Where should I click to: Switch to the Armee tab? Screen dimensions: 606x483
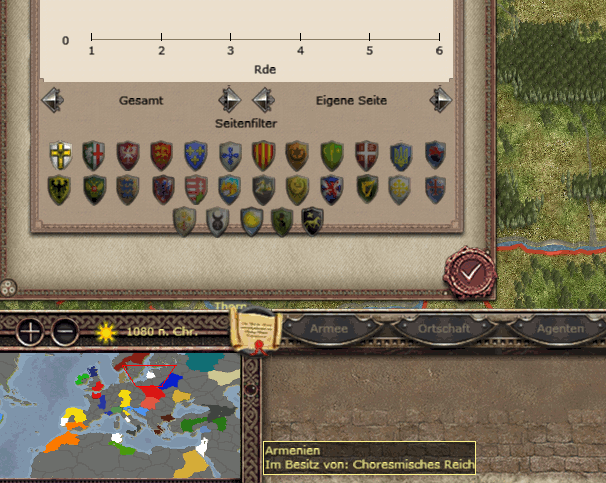tap(329, 329)
